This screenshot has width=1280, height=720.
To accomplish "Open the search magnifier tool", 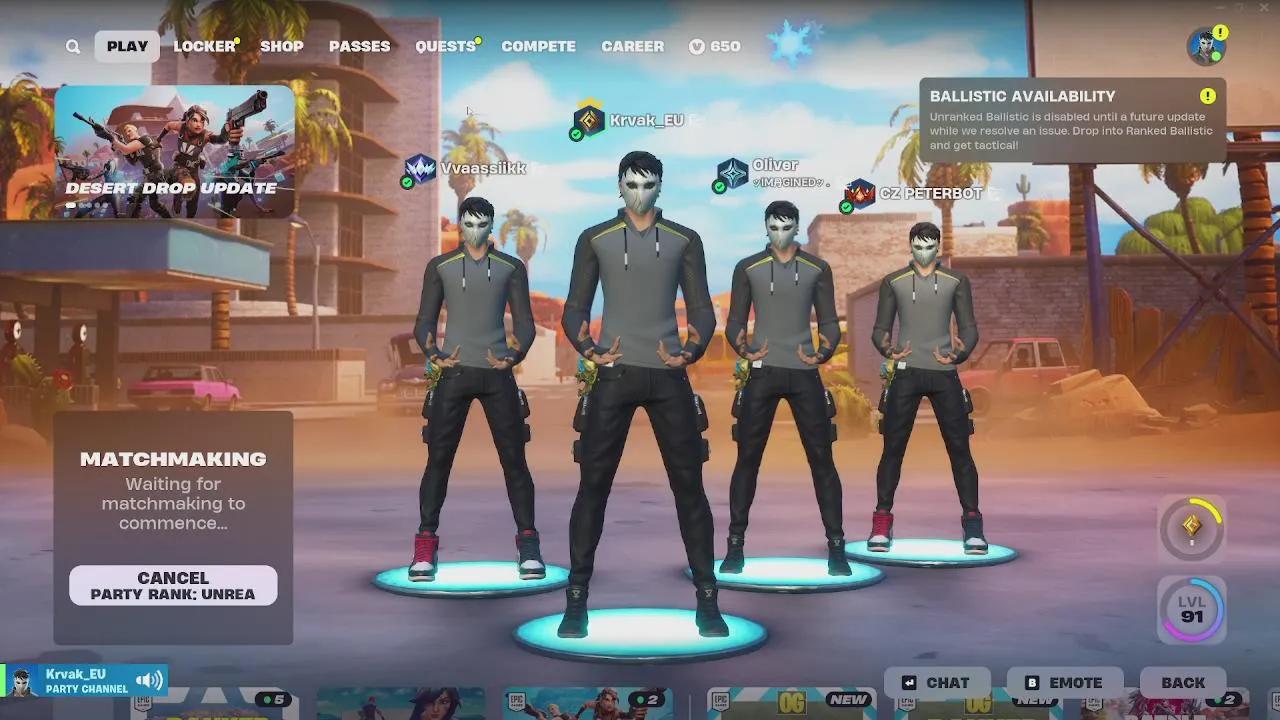I will click(x=72, y=46).
